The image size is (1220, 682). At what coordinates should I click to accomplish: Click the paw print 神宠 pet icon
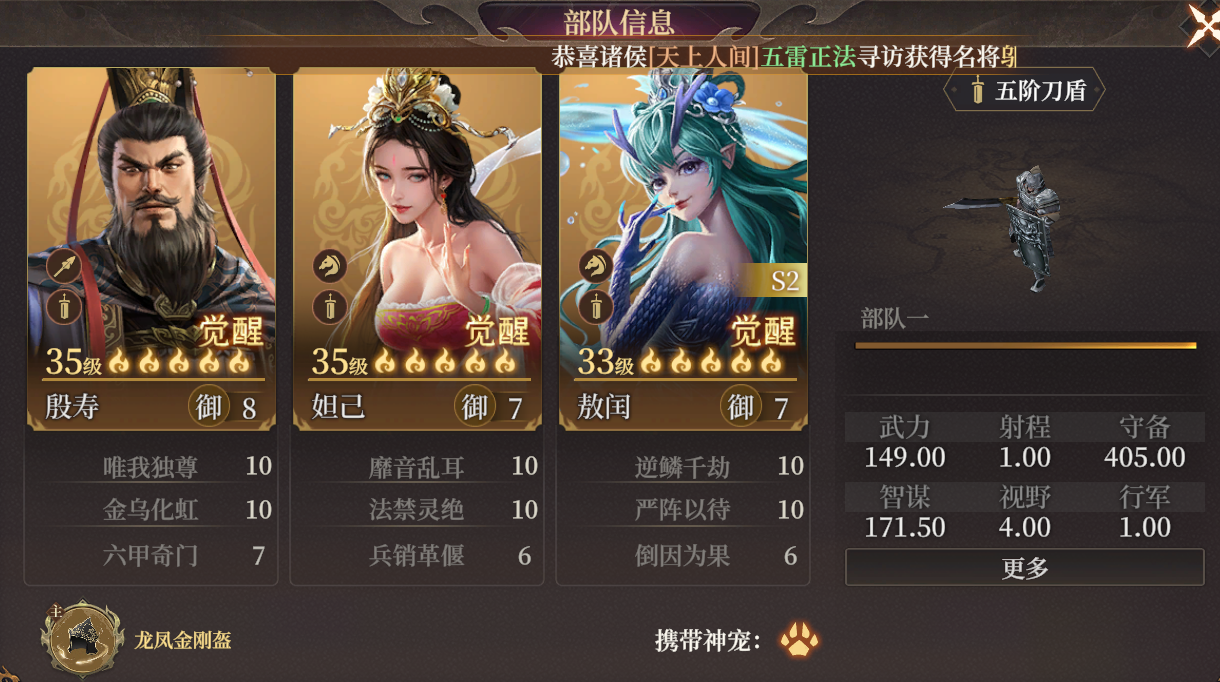pyautogui.click(x=799, y=640)
